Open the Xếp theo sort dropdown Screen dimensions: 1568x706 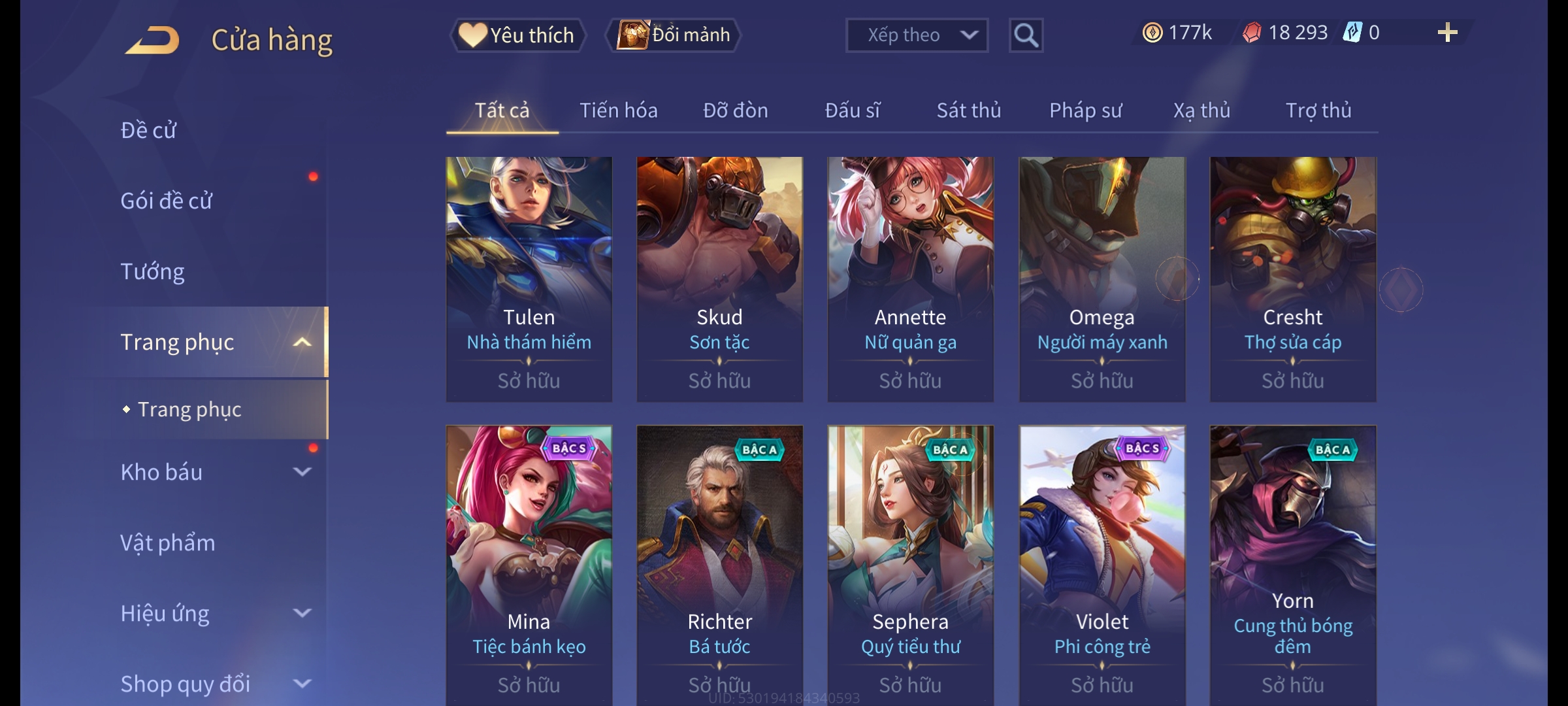pos(916,35)
